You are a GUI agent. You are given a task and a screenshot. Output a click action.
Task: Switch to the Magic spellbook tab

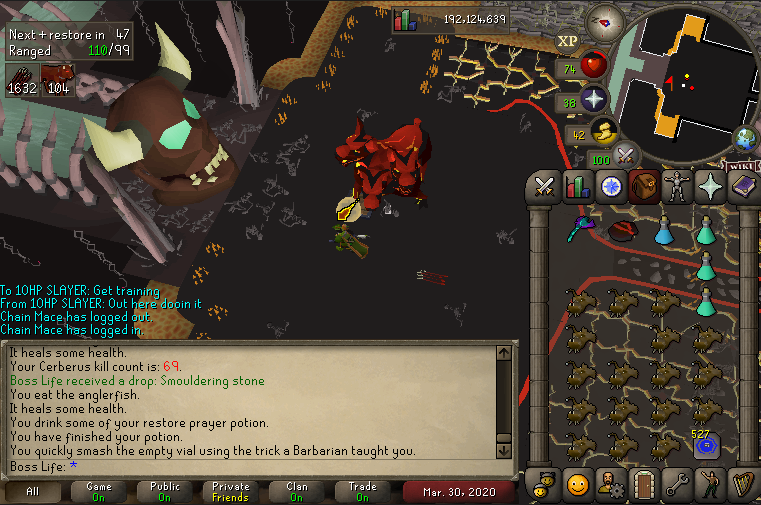pos(744,186)
